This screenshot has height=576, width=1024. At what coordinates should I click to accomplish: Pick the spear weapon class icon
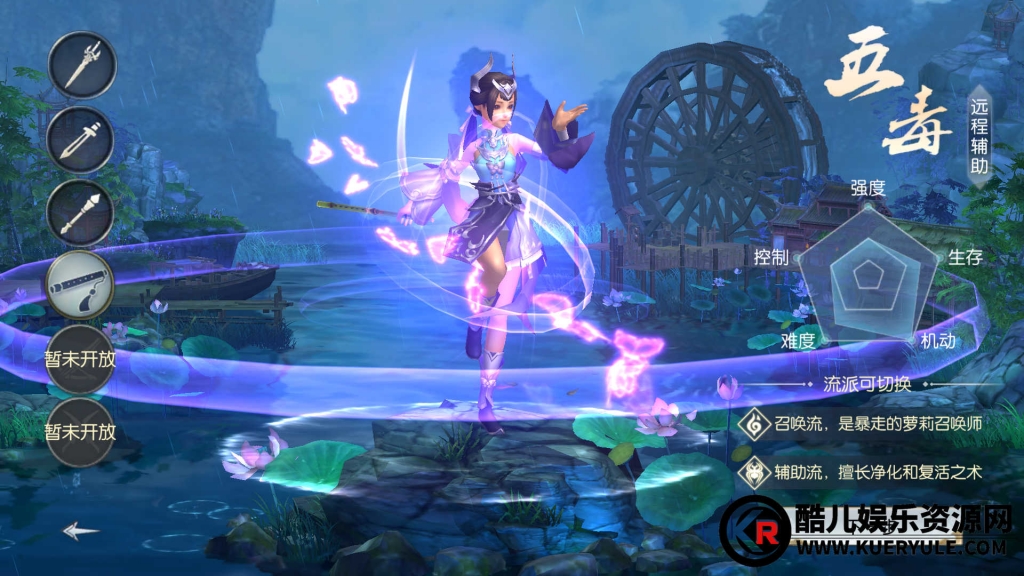(81, 212)
